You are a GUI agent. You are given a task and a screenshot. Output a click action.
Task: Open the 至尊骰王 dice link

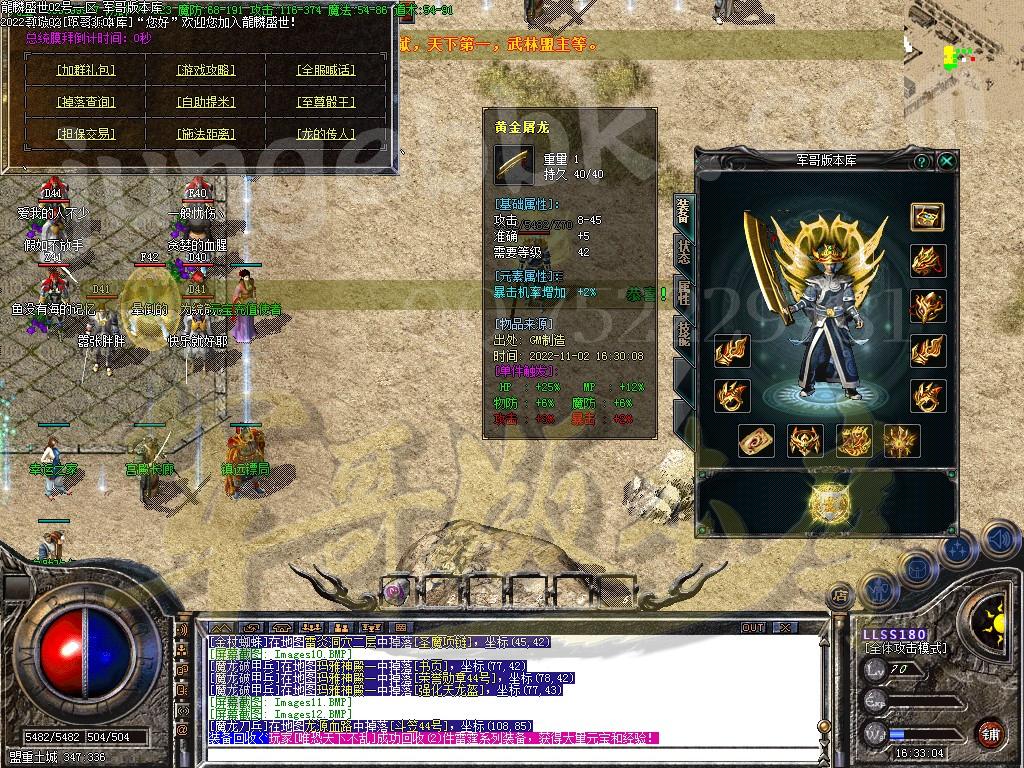point(326,102)
